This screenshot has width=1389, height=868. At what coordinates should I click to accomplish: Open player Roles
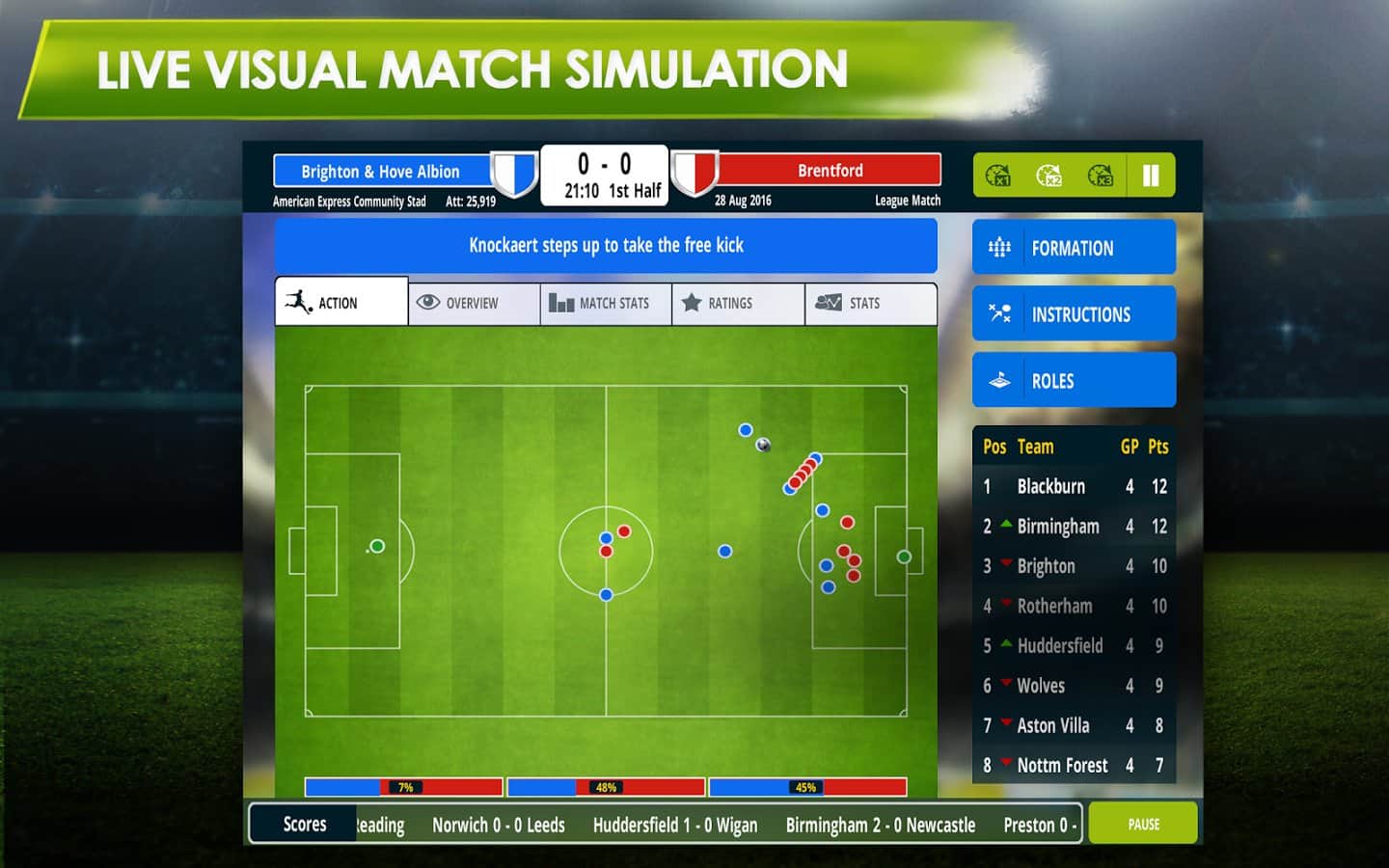tap(1074, 381)
